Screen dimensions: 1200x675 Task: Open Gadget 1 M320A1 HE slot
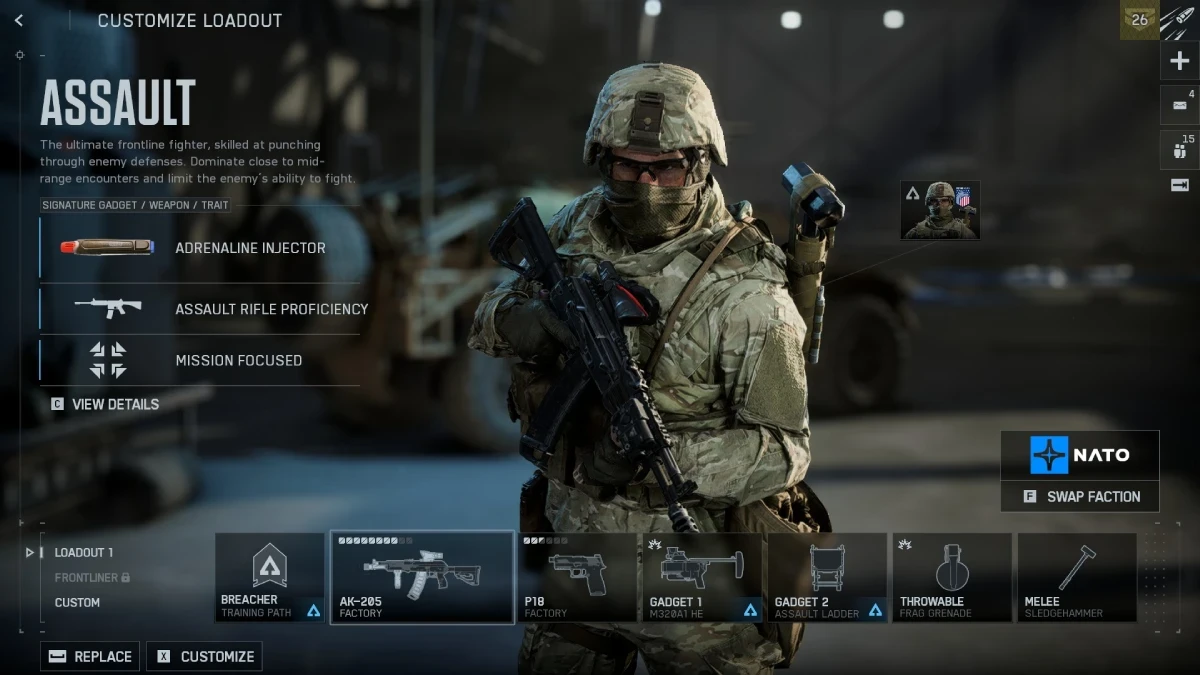[x=703, y=578]
